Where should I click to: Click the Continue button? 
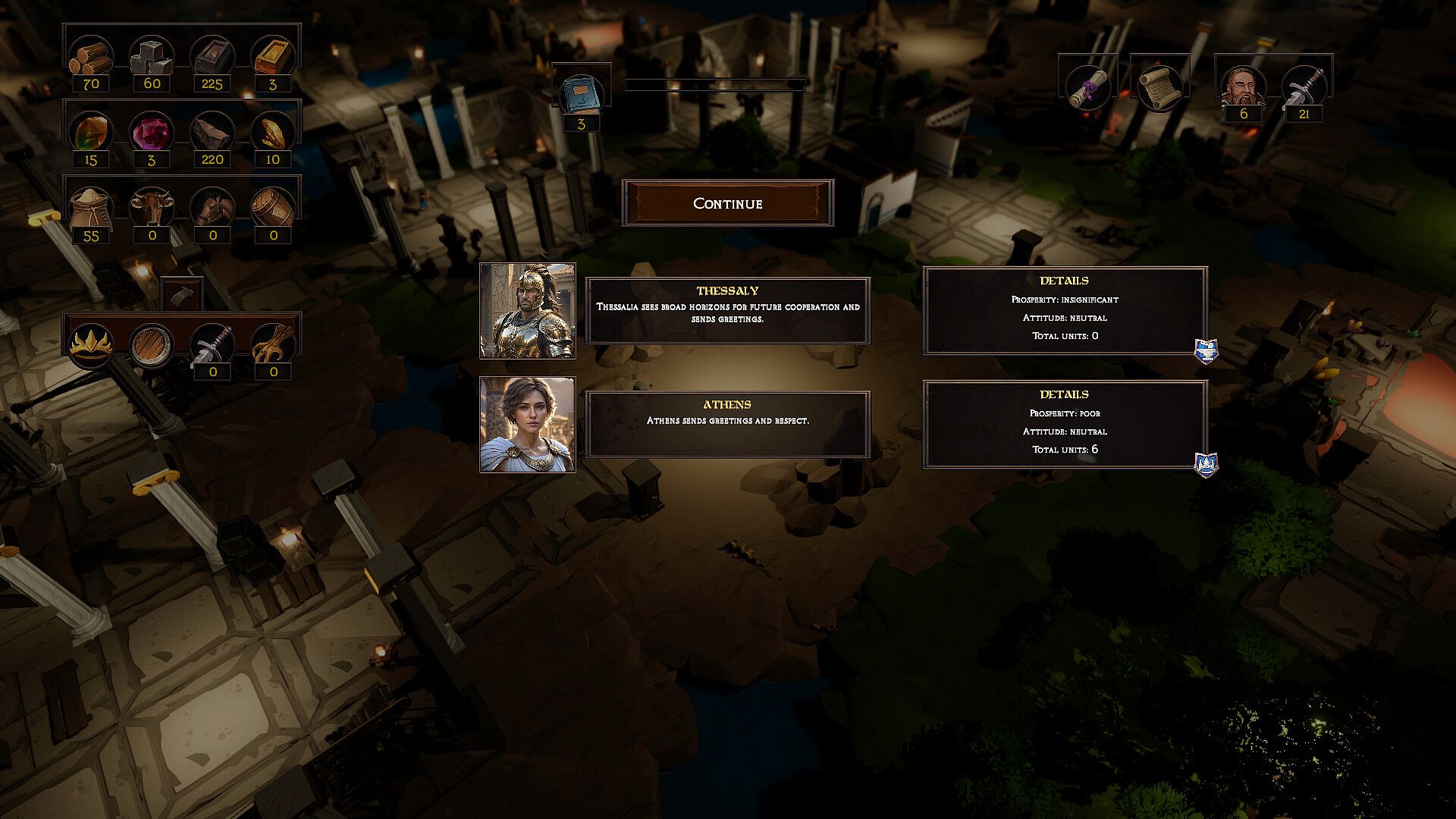727,203
